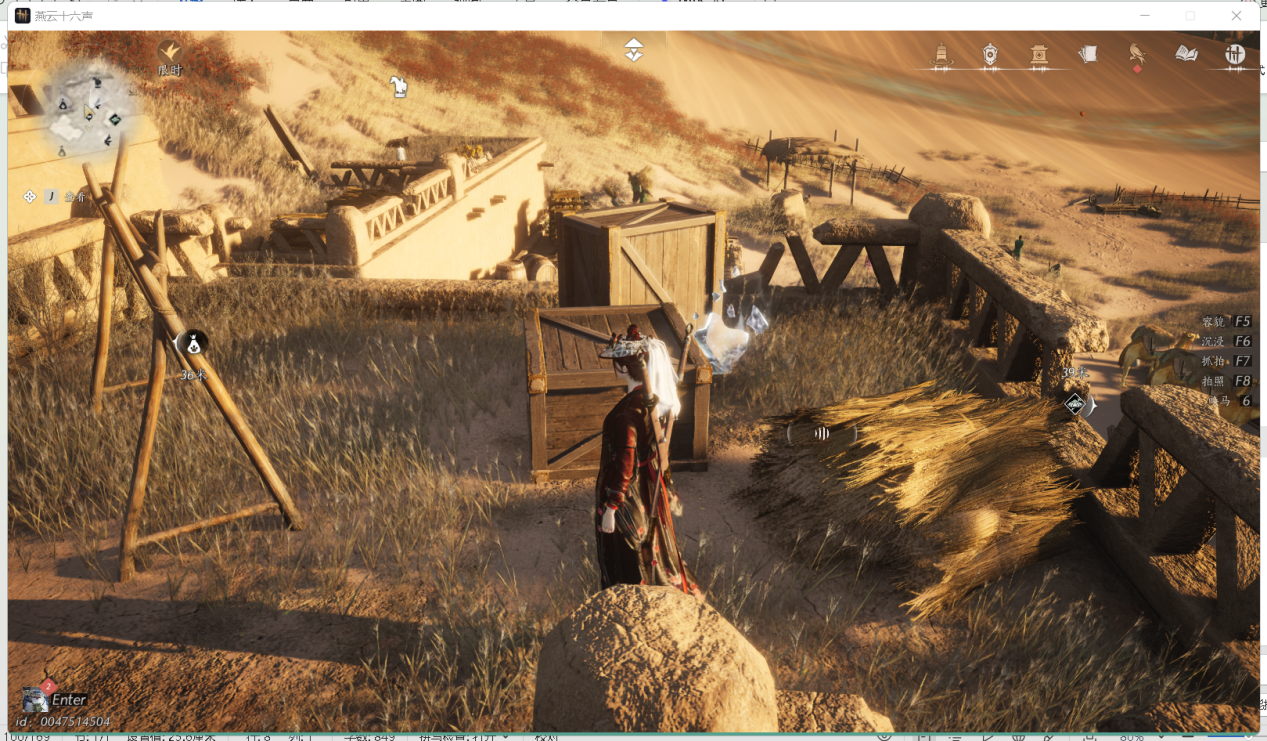Check the bird messenger icon
1267x741 pixels.
click(1137, 54)
